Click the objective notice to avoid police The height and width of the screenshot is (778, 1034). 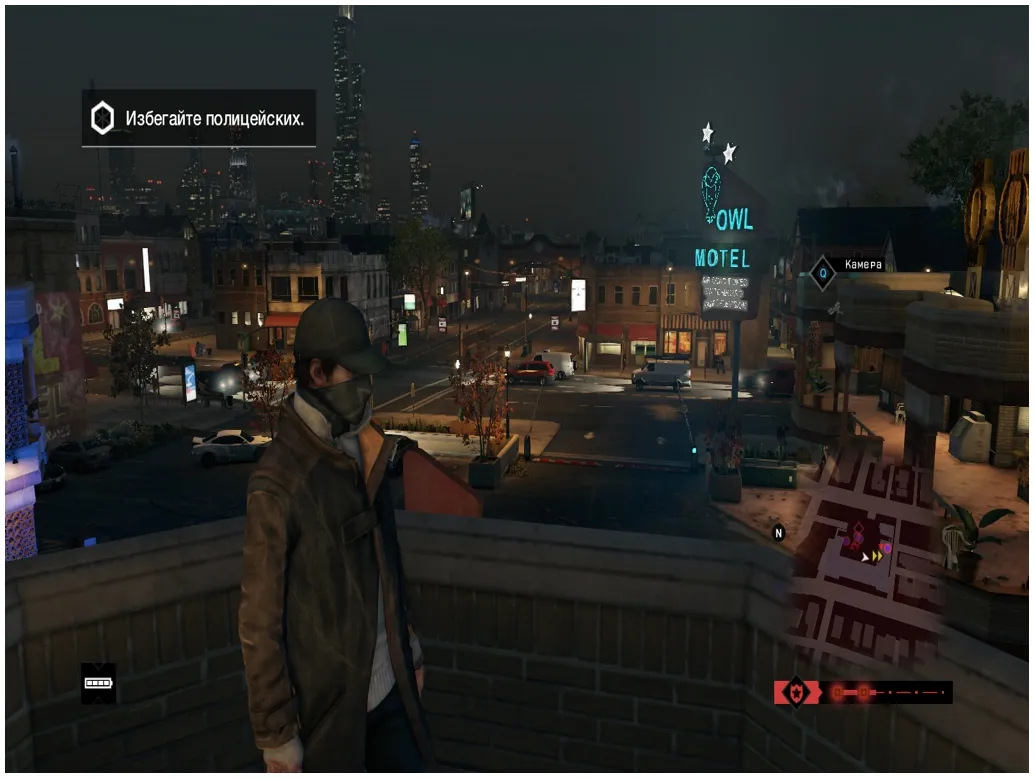(199, 118)
